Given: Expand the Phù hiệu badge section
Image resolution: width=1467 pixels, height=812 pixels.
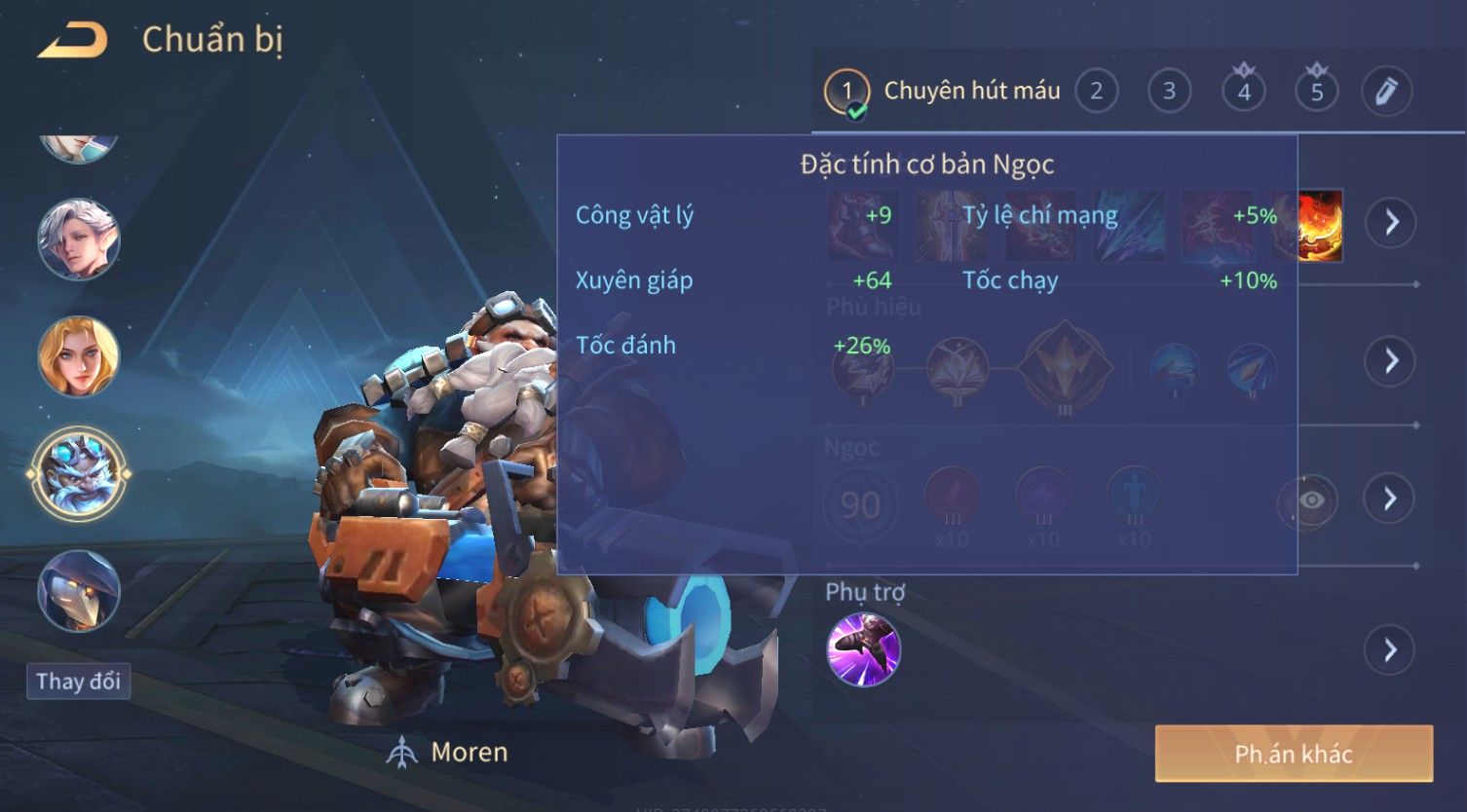Looking at the screenshot, I should click(1391, 361).
